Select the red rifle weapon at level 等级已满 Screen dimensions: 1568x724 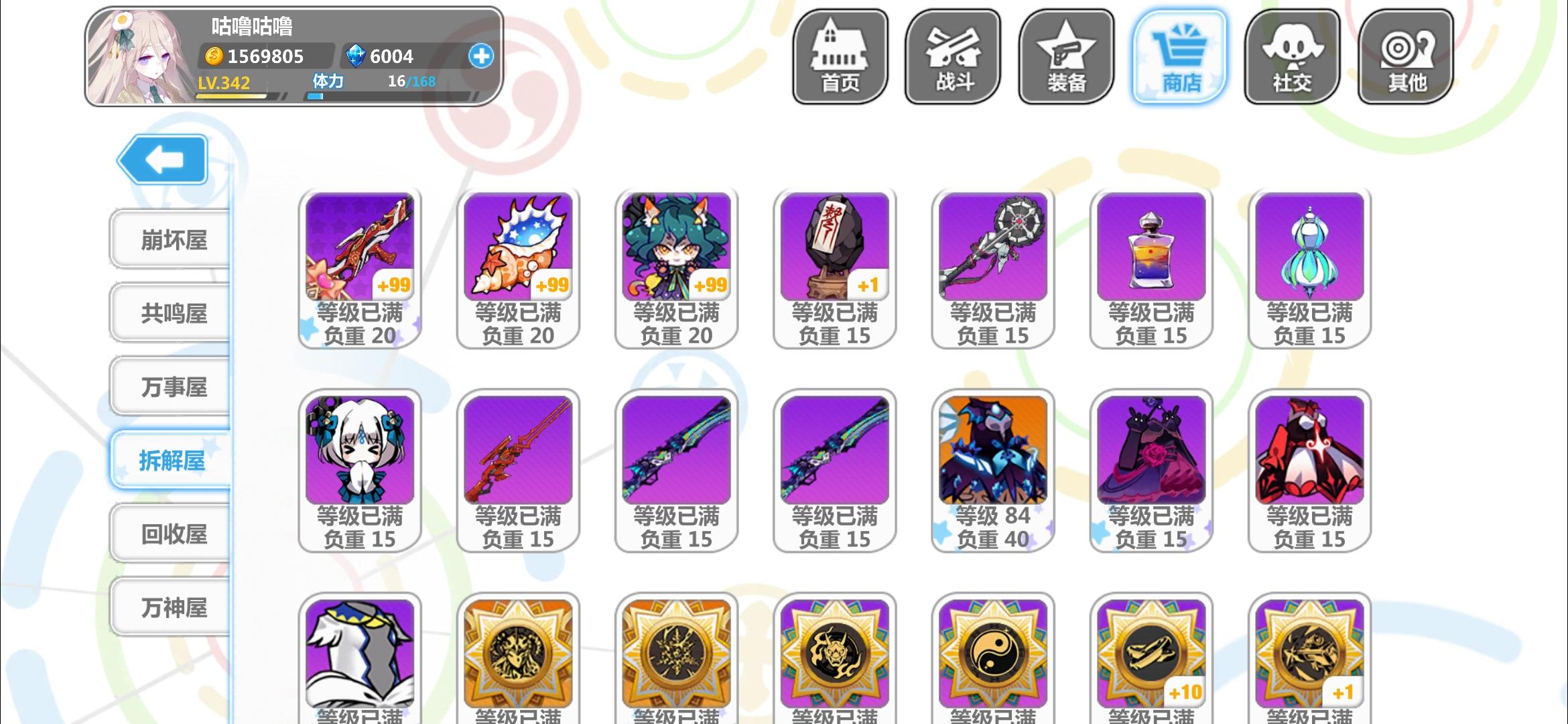pyautogui.click(x=517, y=449)
